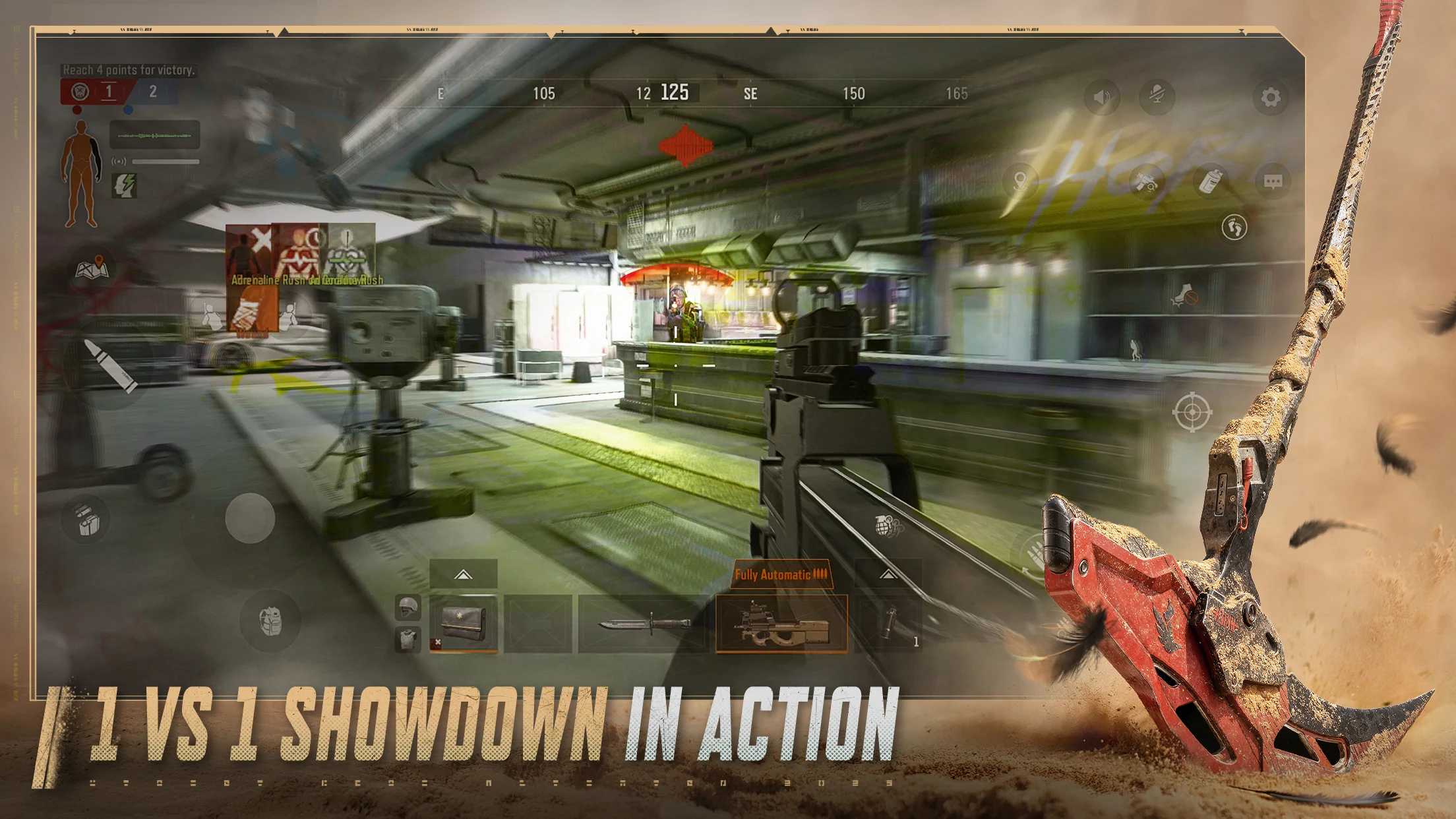
Task: Open the map with orange pin
Action: point(92,267)
